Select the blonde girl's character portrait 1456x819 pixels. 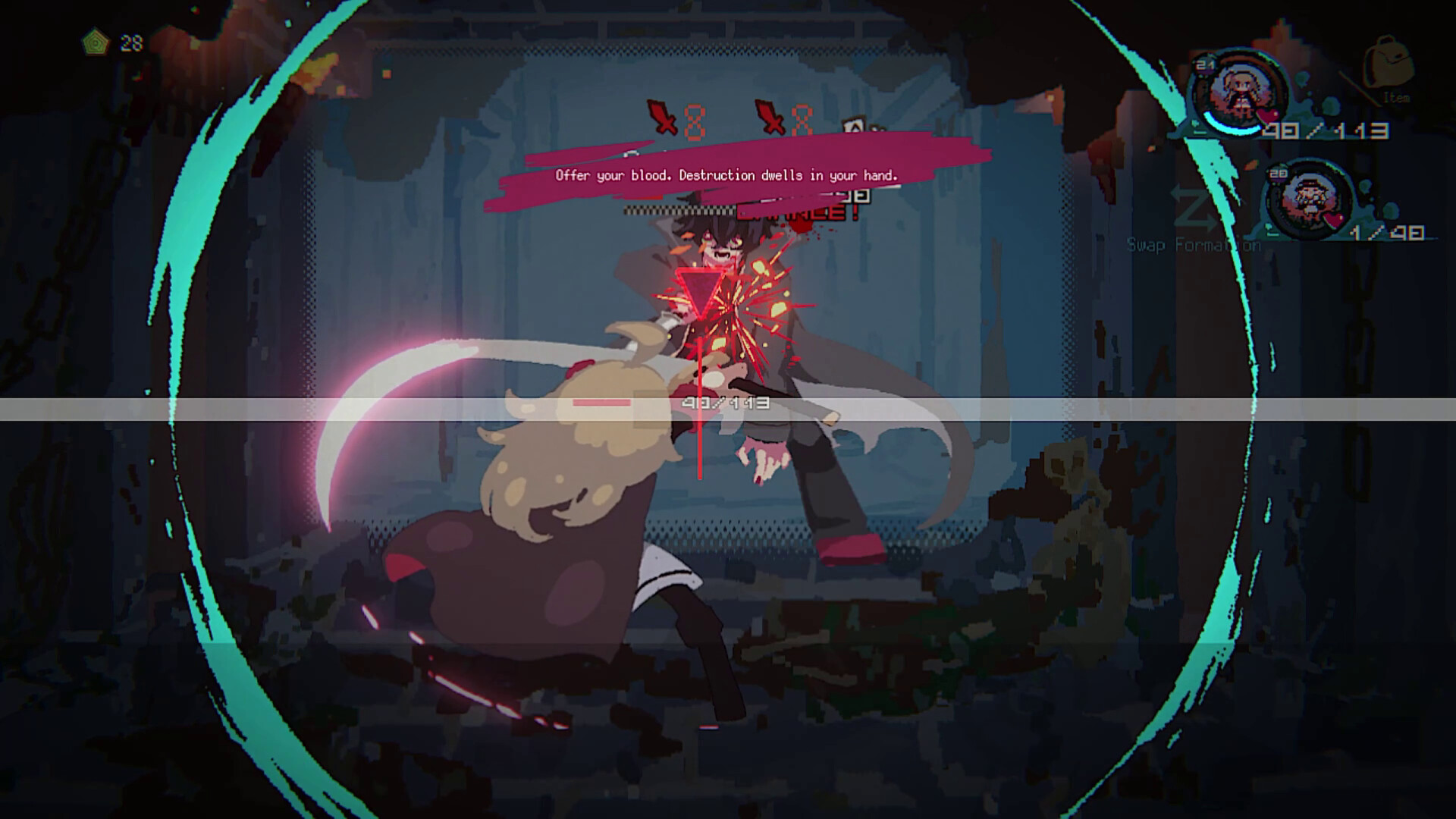[1241, 91]
